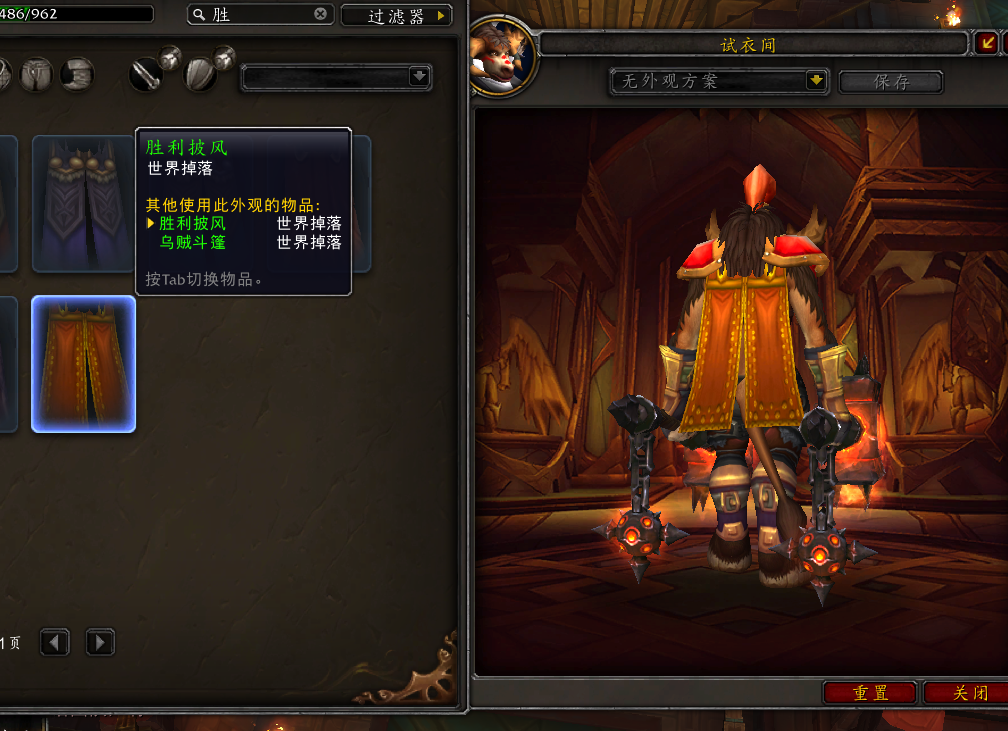Open the 过滤器 filter menu

[x=396, y=16]
